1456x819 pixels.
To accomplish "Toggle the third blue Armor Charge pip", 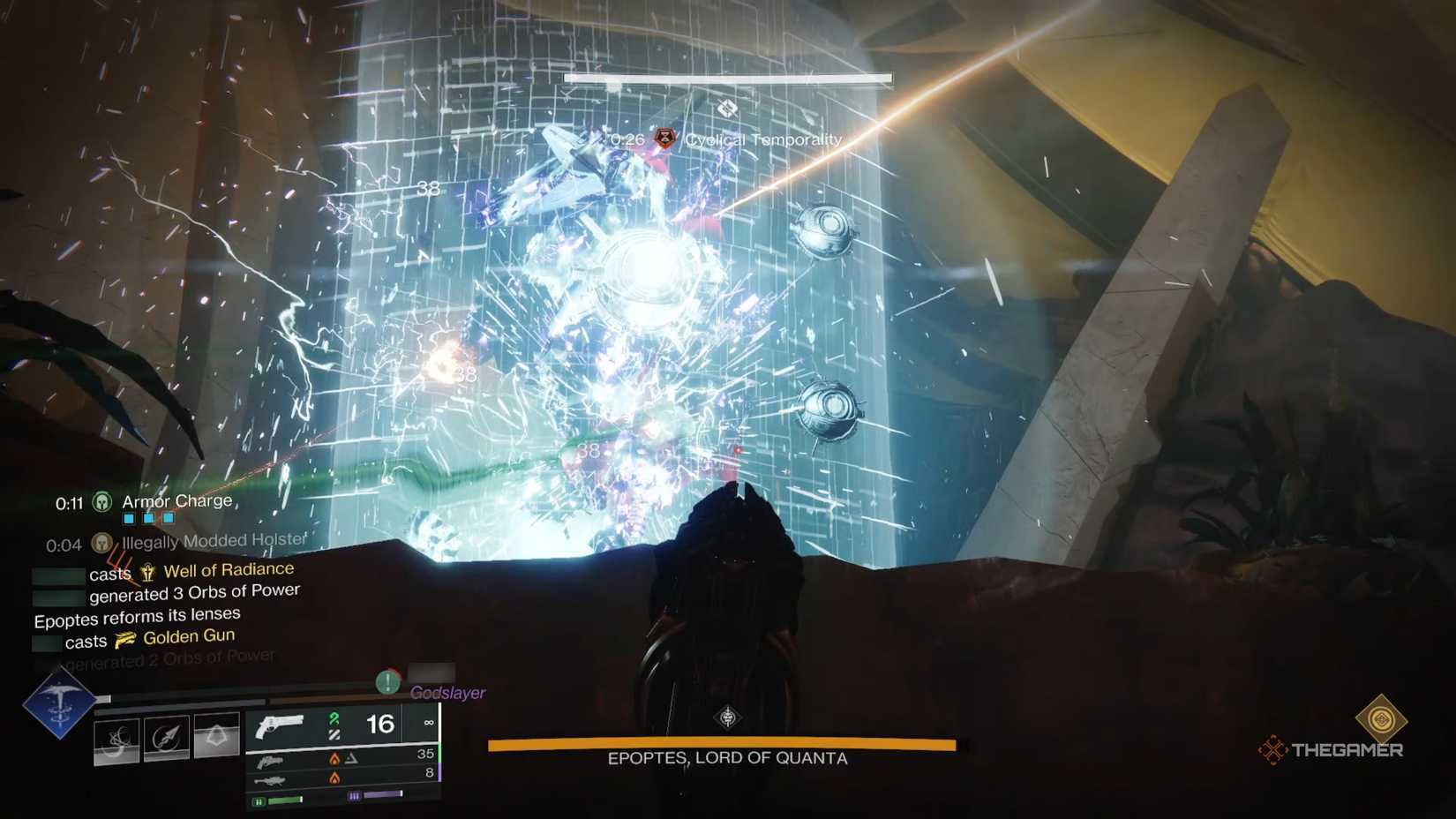I will pyautogui.click(x=169, y=518).
